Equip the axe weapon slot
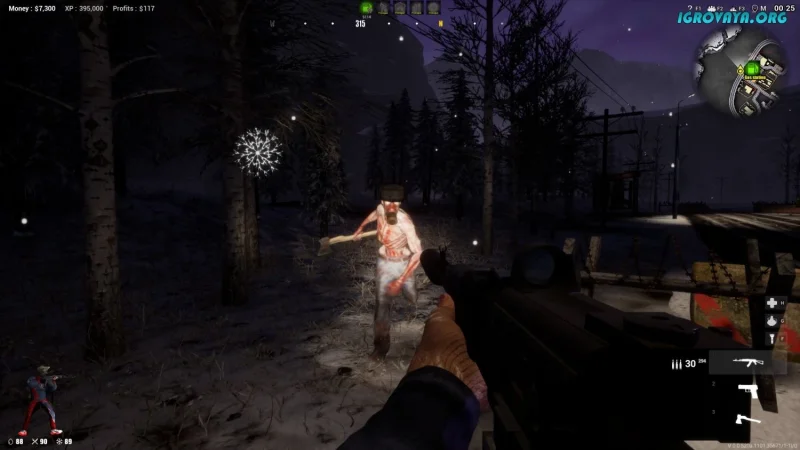This screenshot has width=800, height=450. pyautogui.click(x=747, y=418)
